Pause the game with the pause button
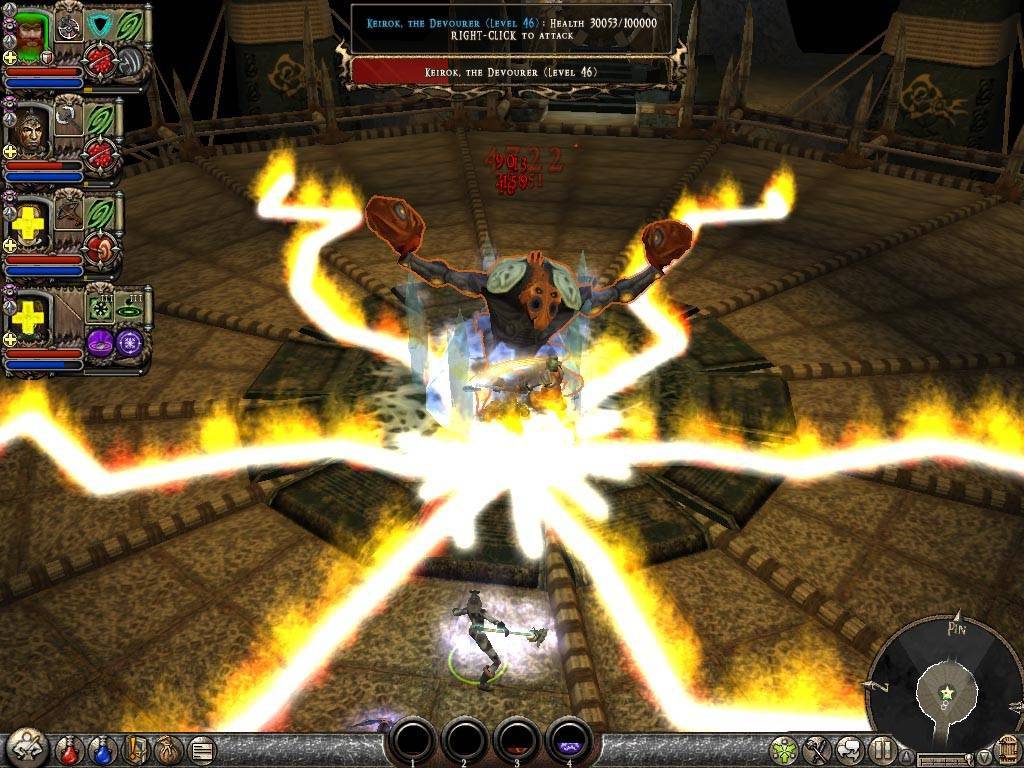This screenshot has width=1024, height=768. (x=881, y=749)
